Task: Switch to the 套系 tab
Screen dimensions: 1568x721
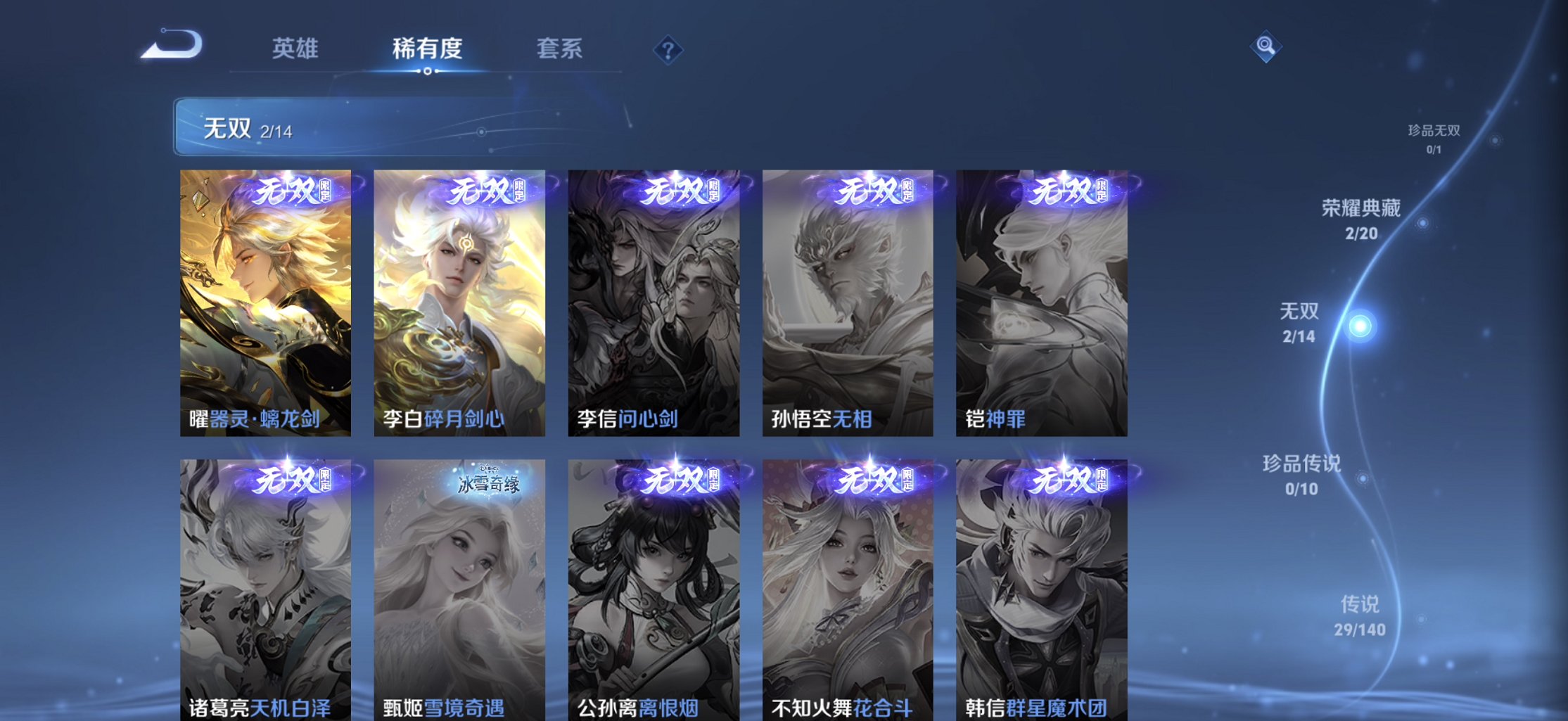Action: pyautogui.click(x=560, y=49)
